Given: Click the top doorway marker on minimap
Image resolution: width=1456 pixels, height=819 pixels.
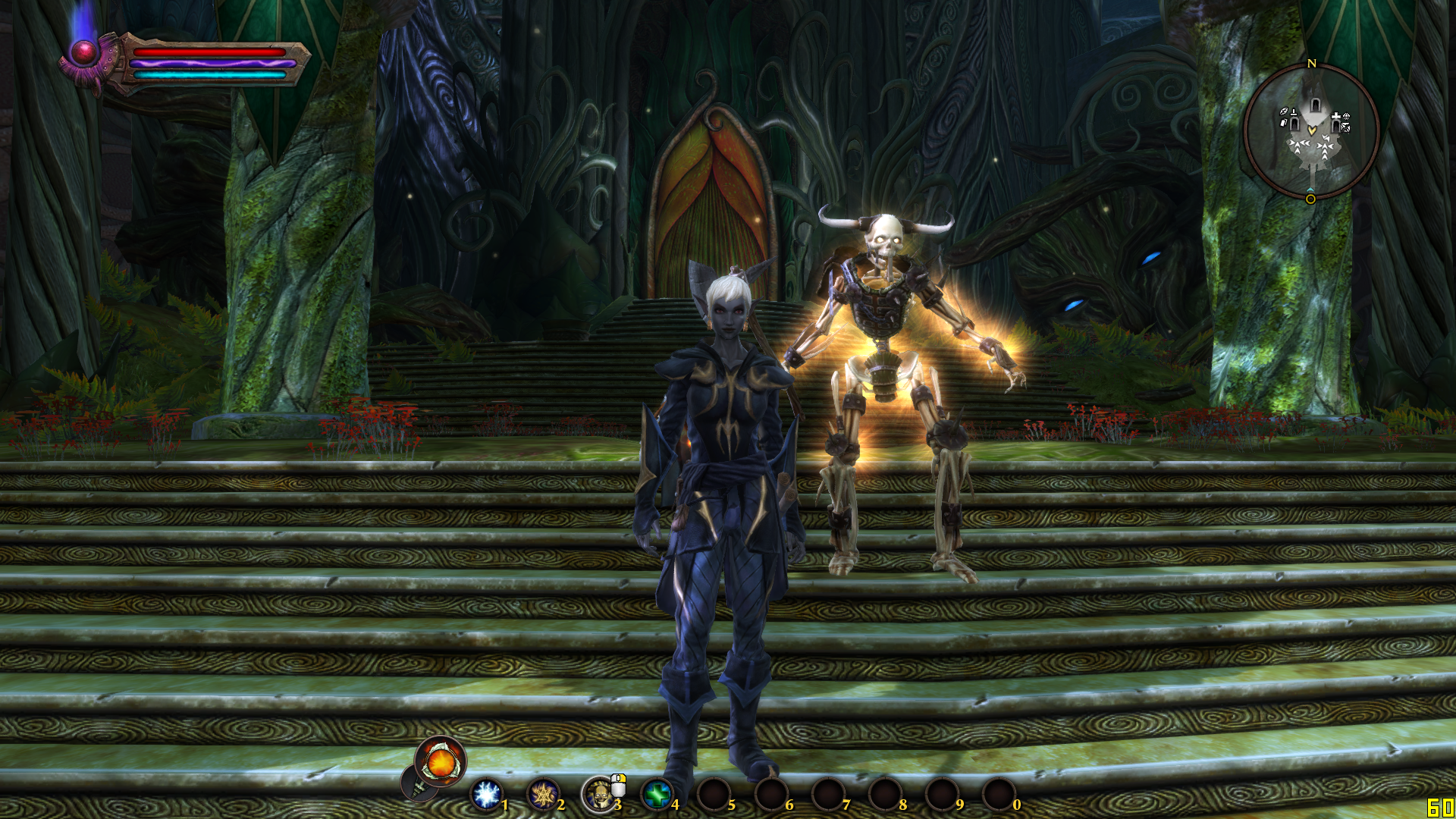Looking at the screenshot, I should 1316,103.
